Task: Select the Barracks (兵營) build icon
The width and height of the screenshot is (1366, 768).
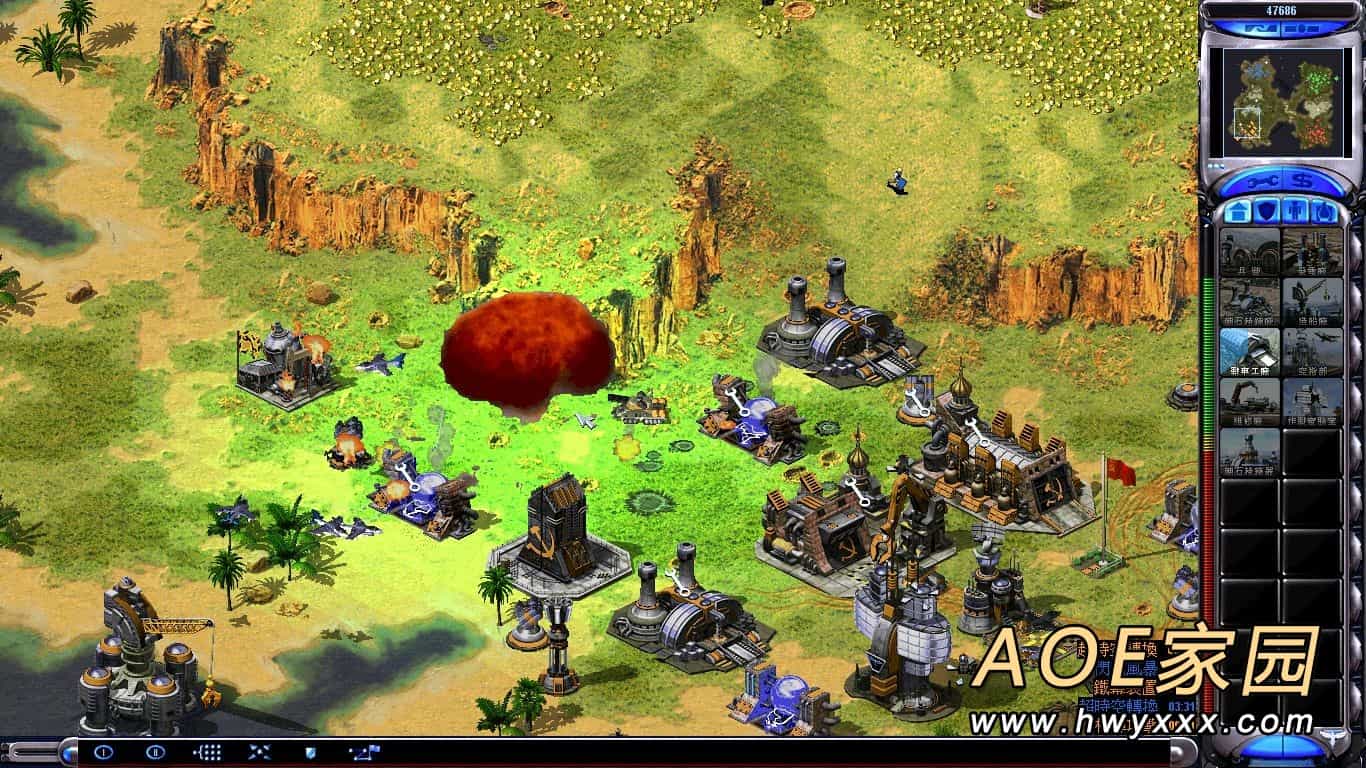Action: coord(1249,251)
